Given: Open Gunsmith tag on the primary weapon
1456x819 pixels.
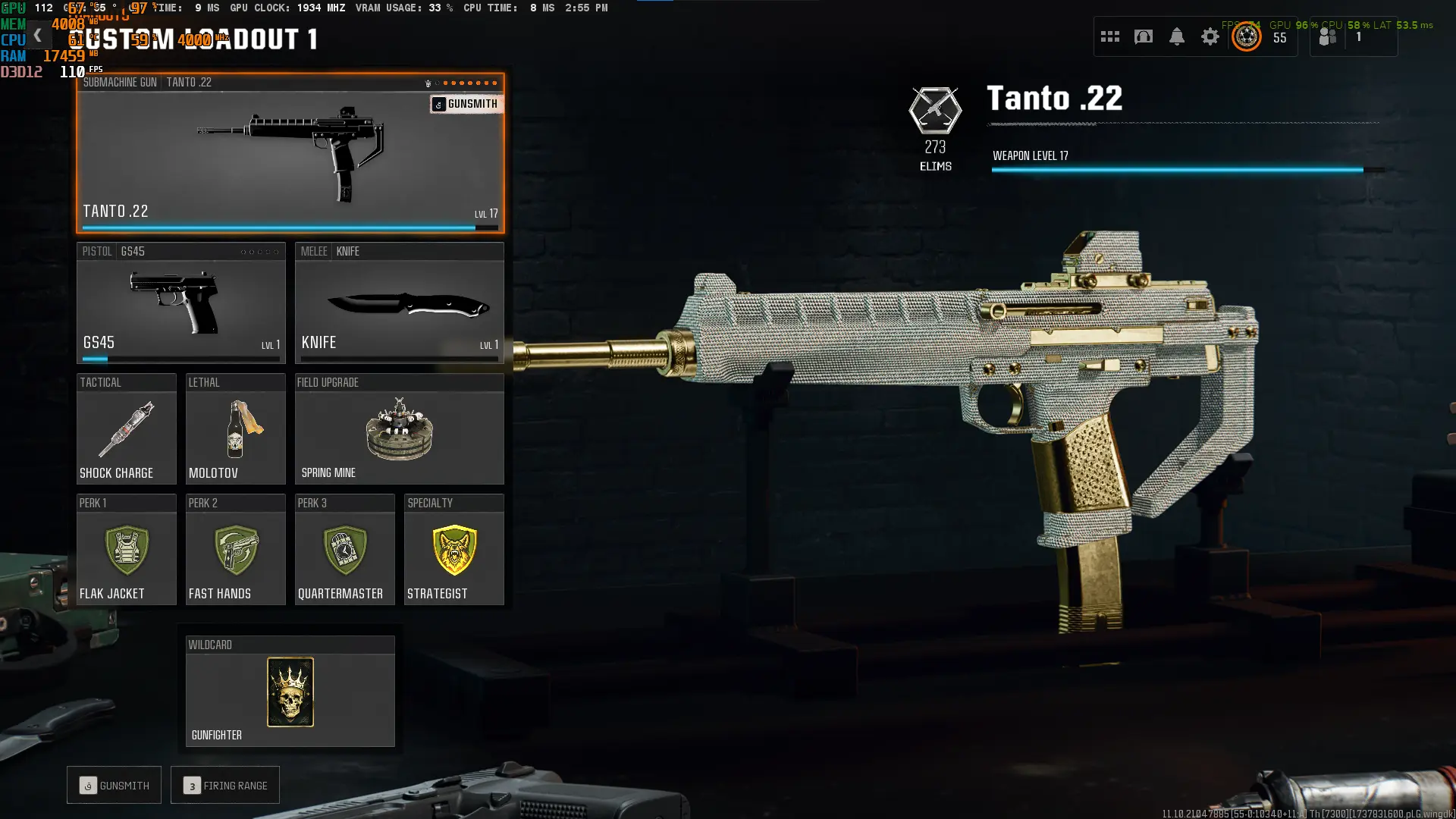Looking at the screenshot, I should click(x=465, y=104).
